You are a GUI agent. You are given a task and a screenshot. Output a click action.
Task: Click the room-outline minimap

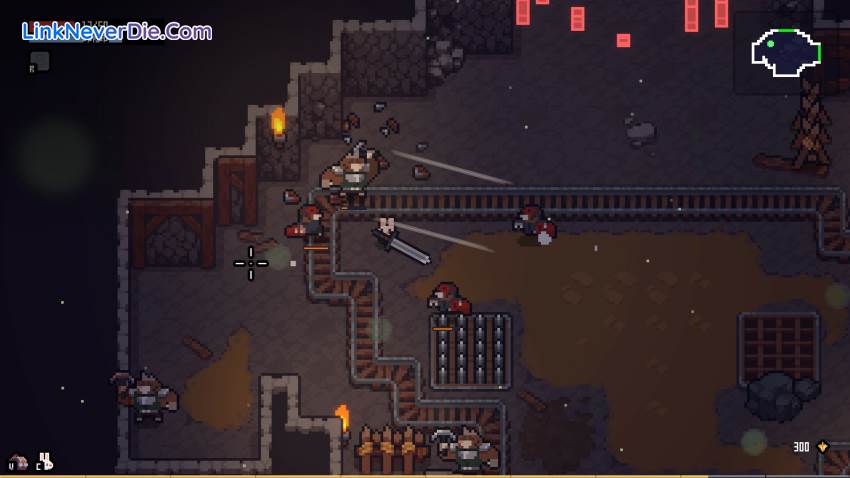(x=787, y=52)
